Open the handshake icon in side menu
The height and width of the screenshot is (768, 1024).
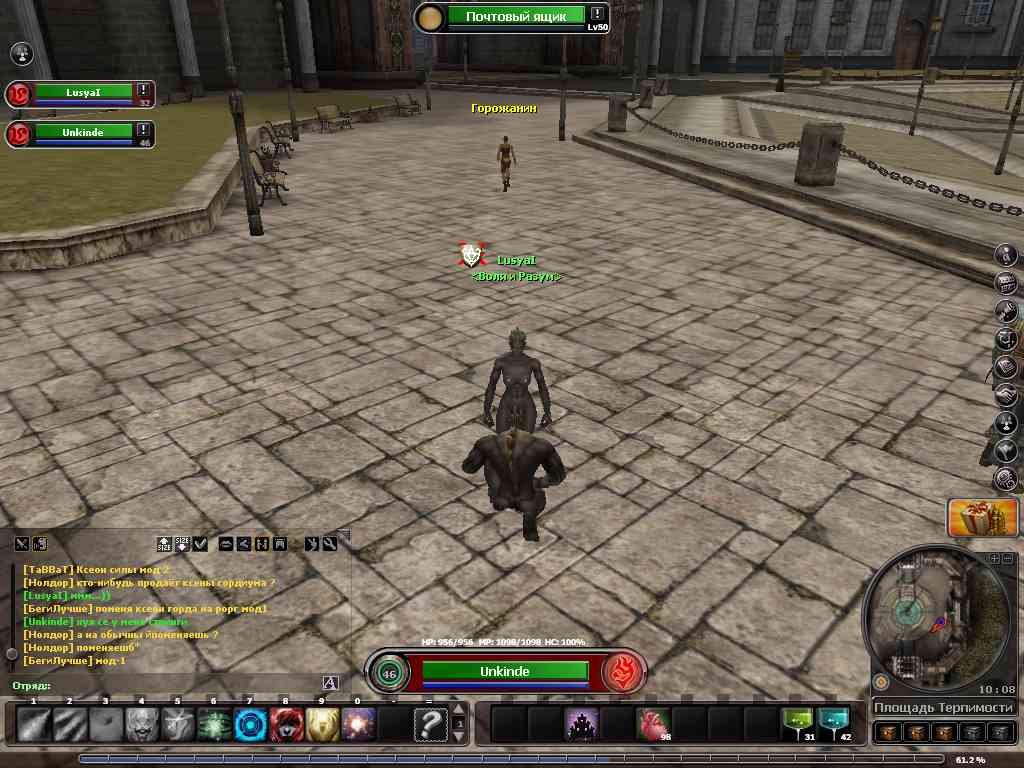tap(1006, 395)
